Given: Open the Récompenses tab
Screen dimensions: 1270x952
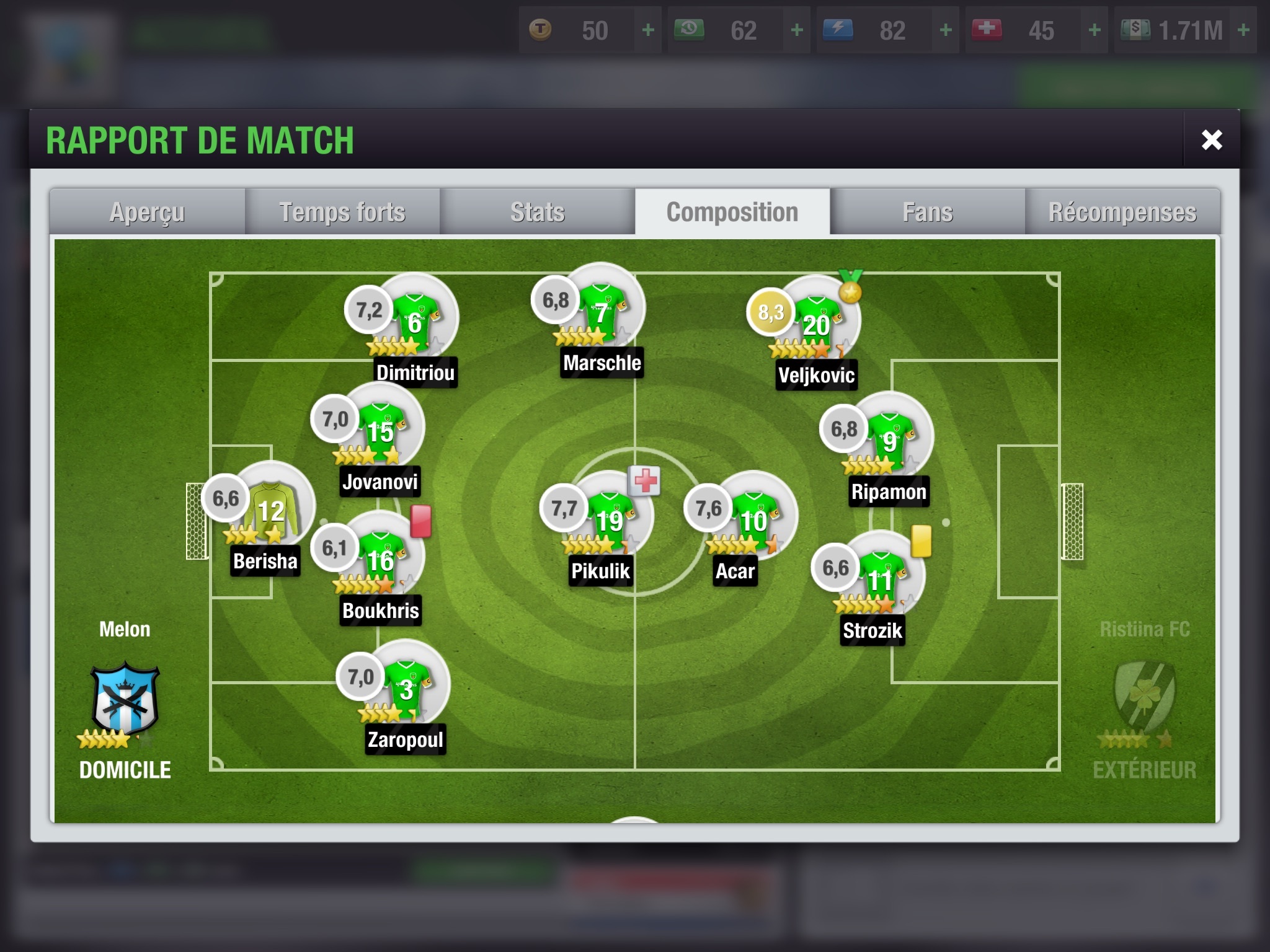Looking at the screenshot, I should [x=1122, y=212].
